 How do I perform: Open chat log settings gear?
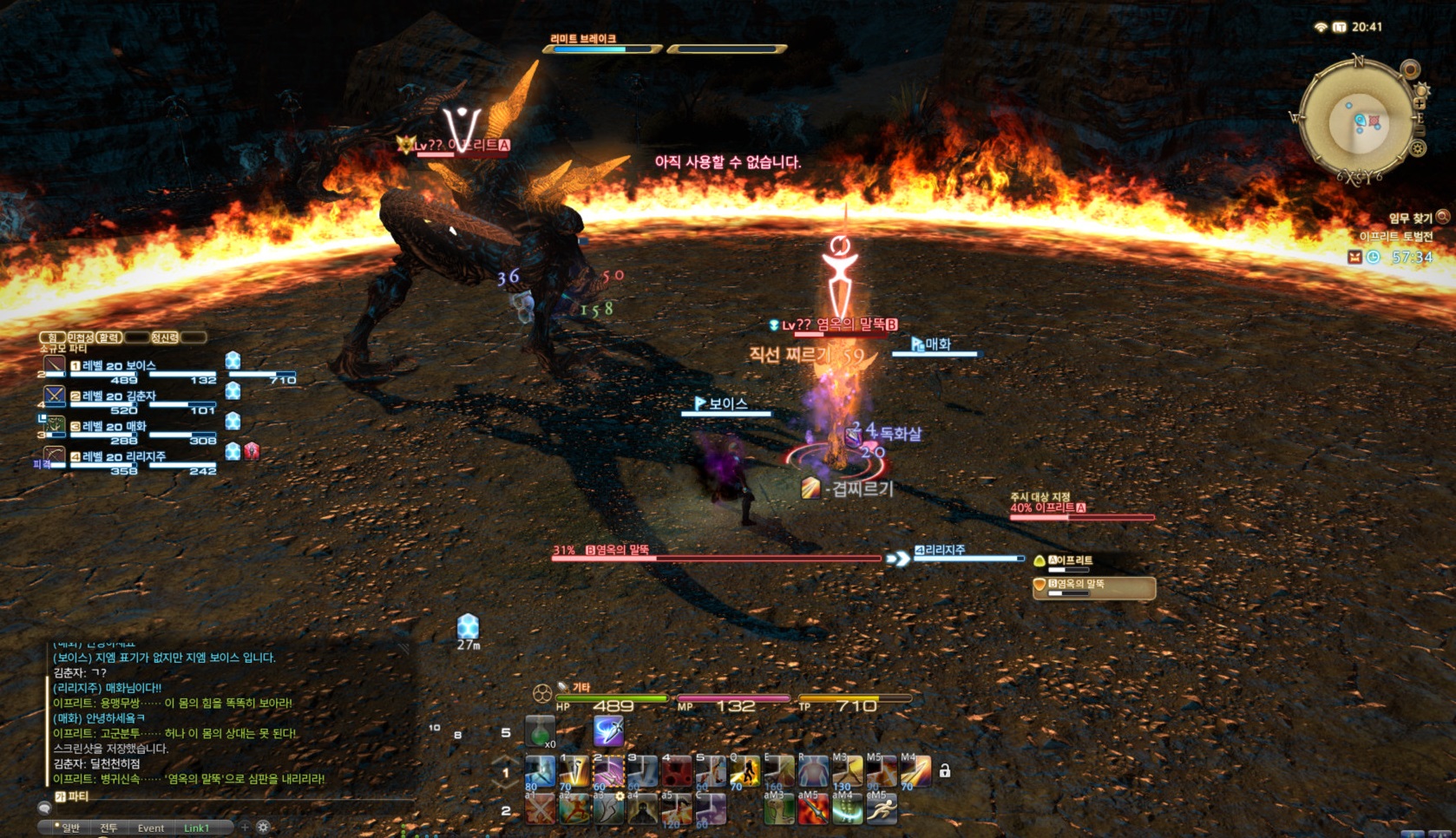(264, 827)
